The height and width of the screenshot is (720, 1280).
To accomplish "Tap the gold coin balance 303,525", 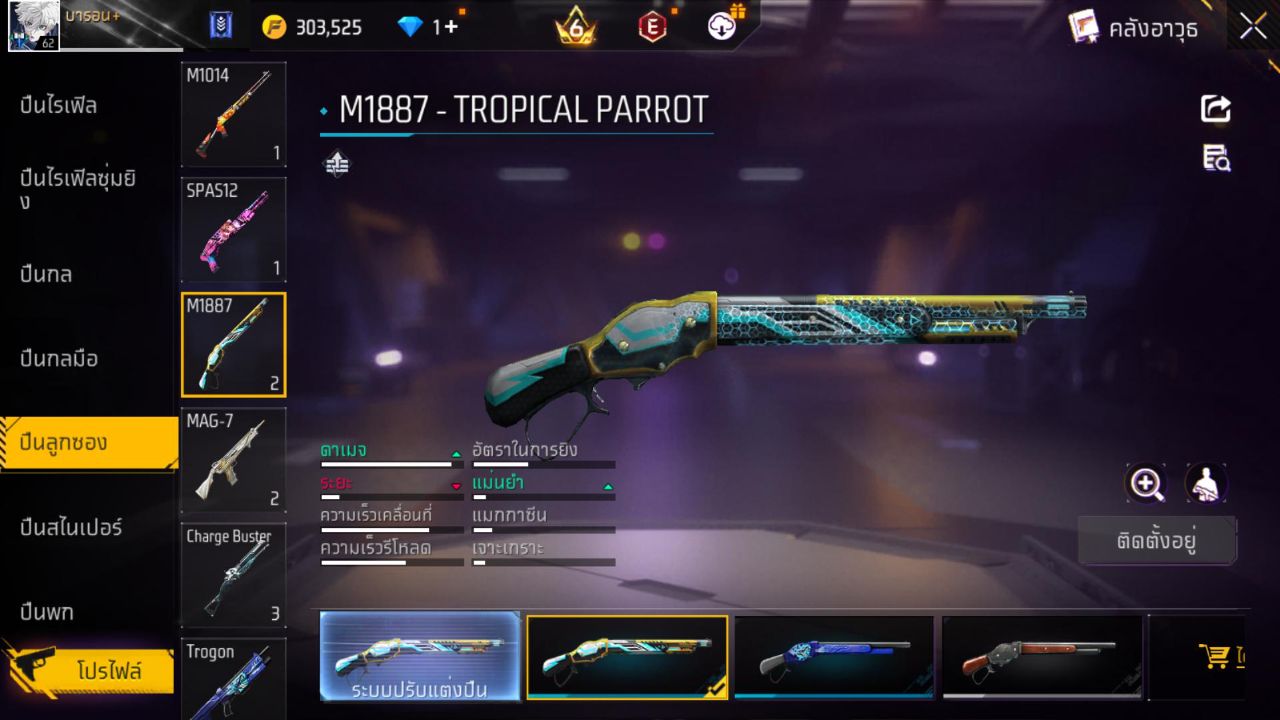I will [x=313, y=27].
